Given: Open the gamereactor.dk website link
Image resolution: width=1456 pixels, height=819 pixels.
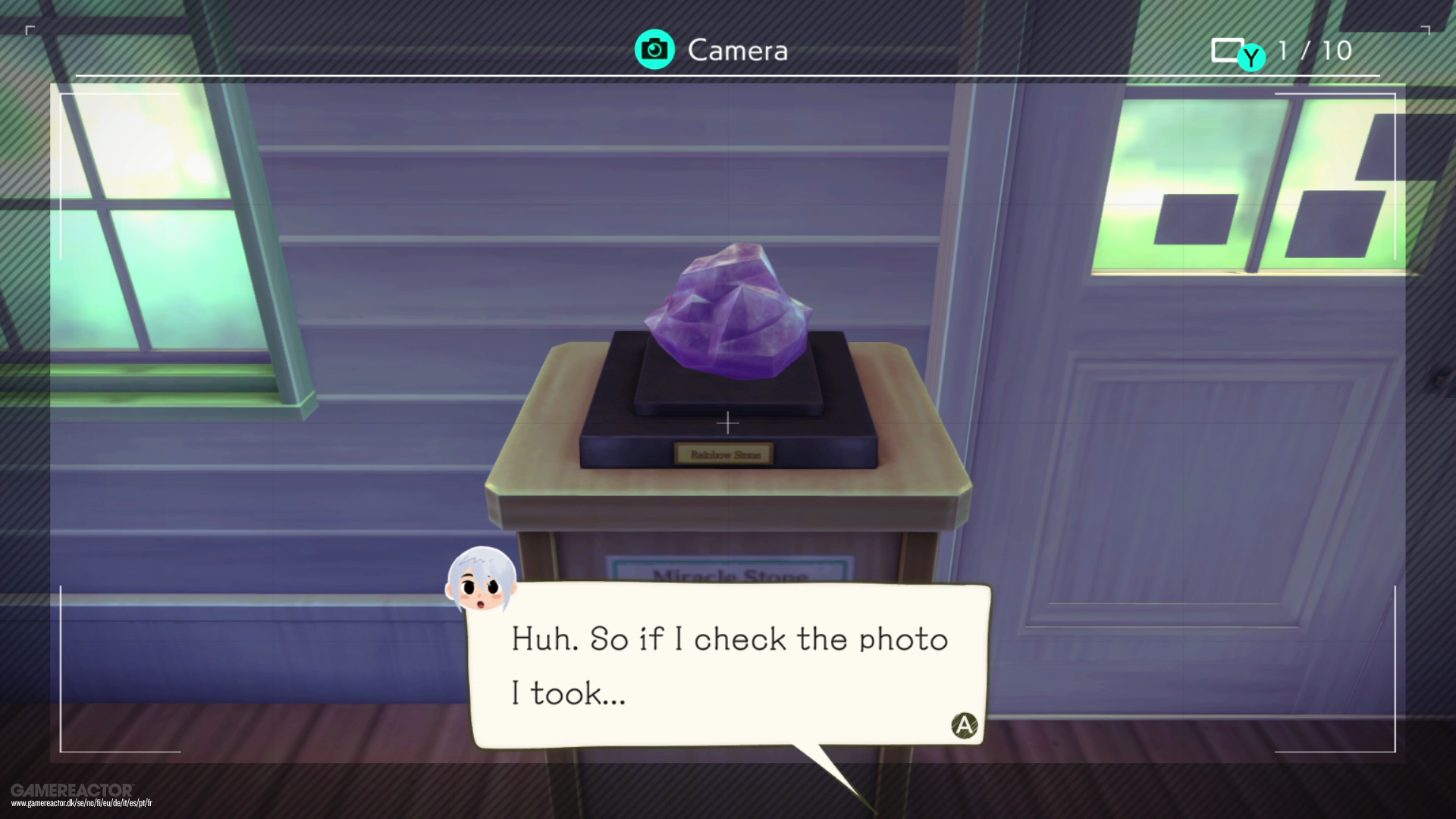Looking at the screenshot, I should click(78, 803).
